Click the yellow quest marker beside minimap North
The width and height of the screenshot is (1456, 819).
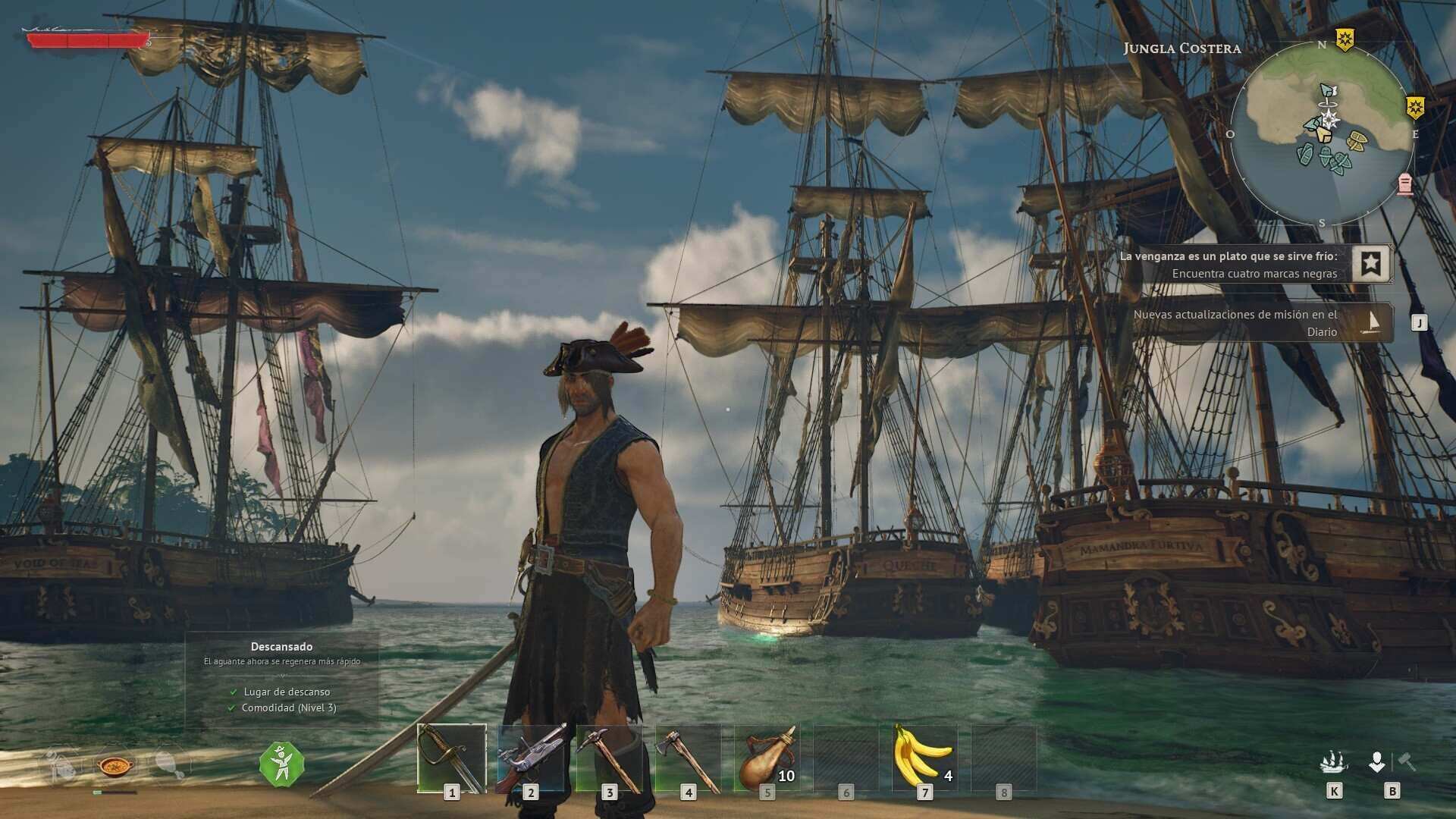coord(1345,39)
